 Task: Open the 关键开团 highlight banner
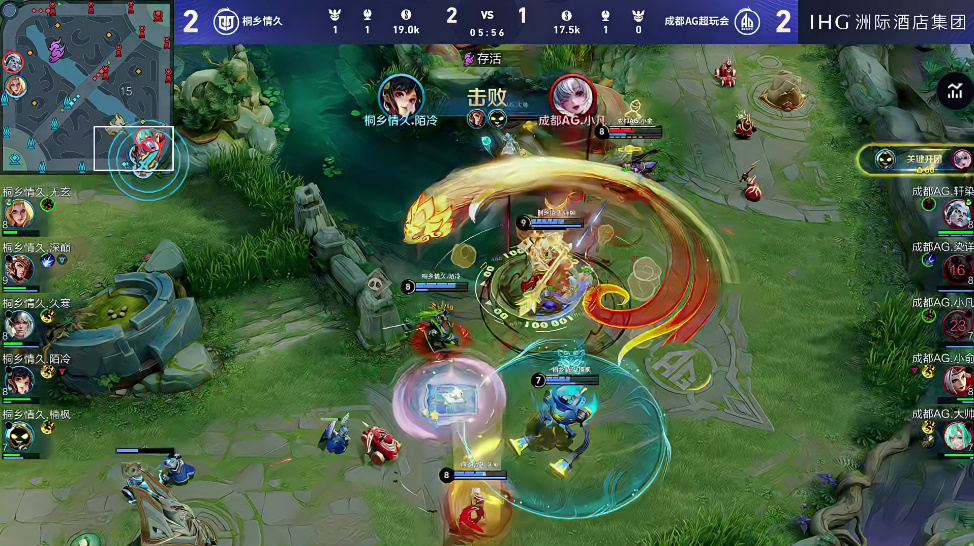tap(915, 159)
